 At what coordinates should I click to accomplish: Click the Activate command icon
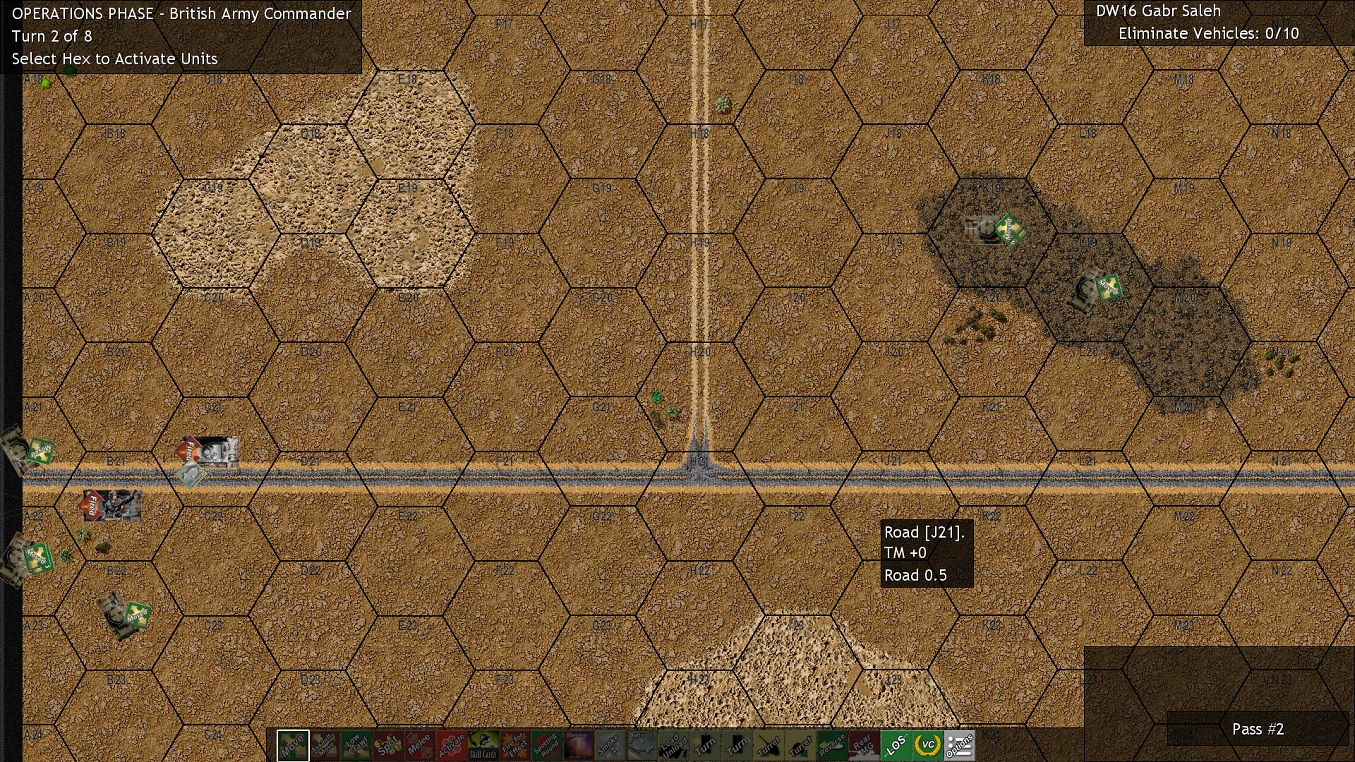(x=453, y=746)
